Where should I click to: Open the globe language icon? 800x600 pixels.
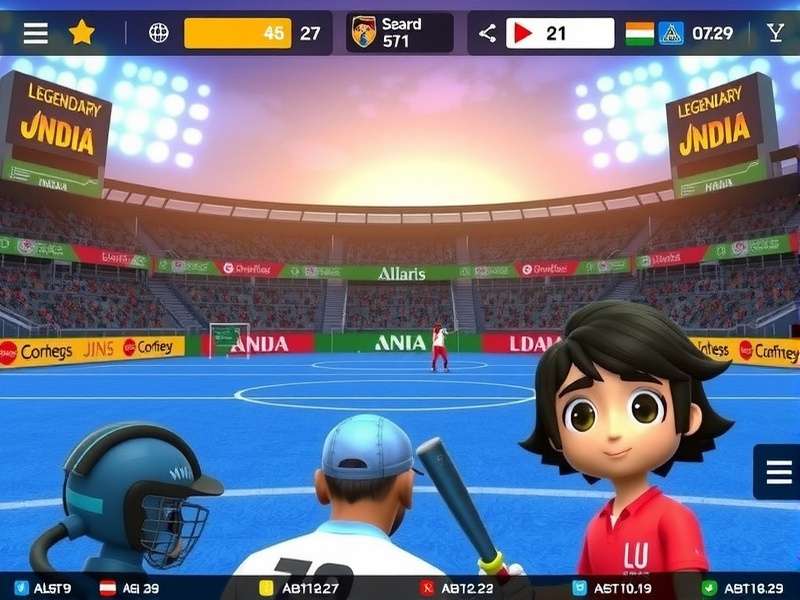[159, 33]
